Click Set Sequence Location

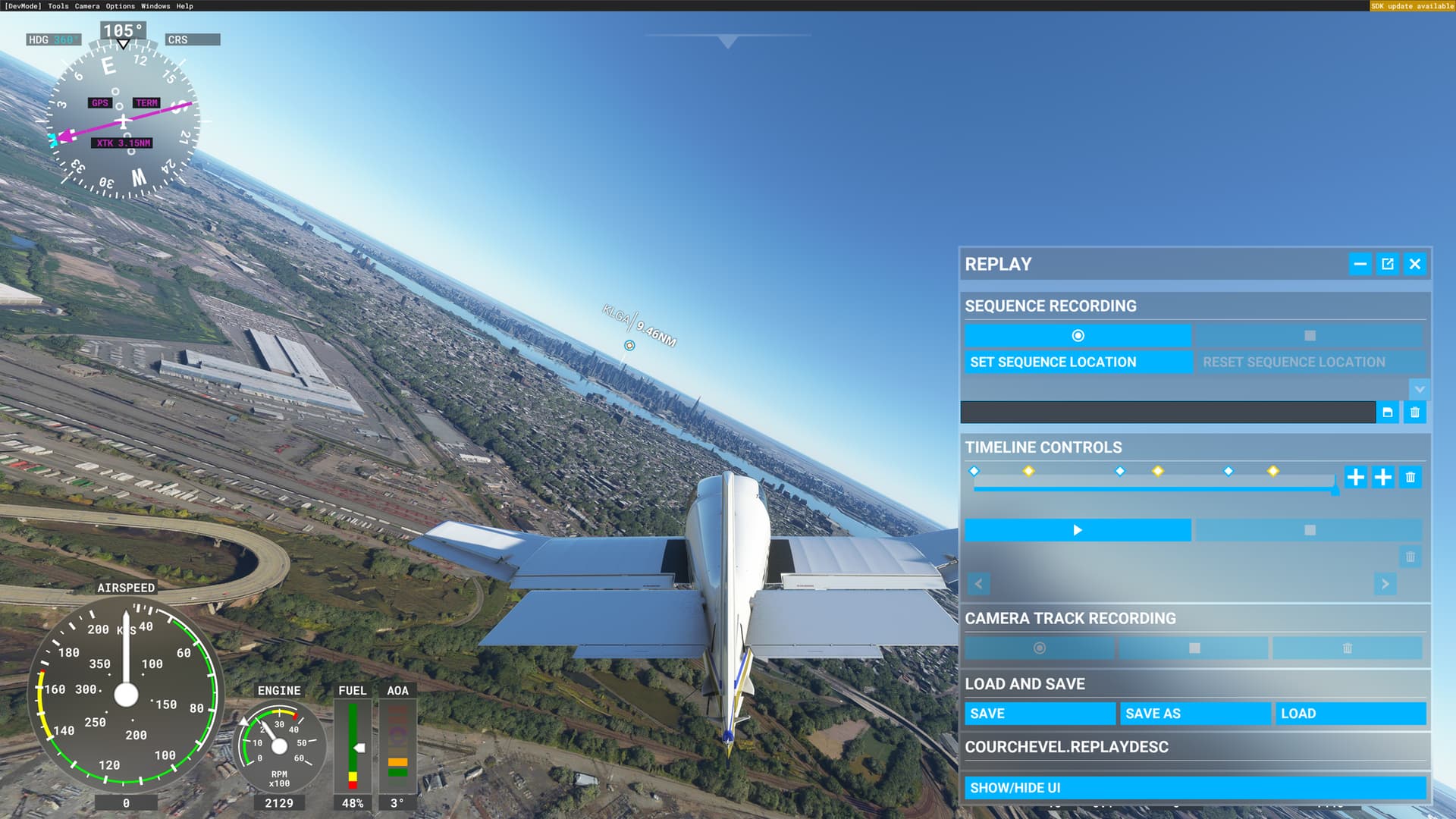[1078, 362]
